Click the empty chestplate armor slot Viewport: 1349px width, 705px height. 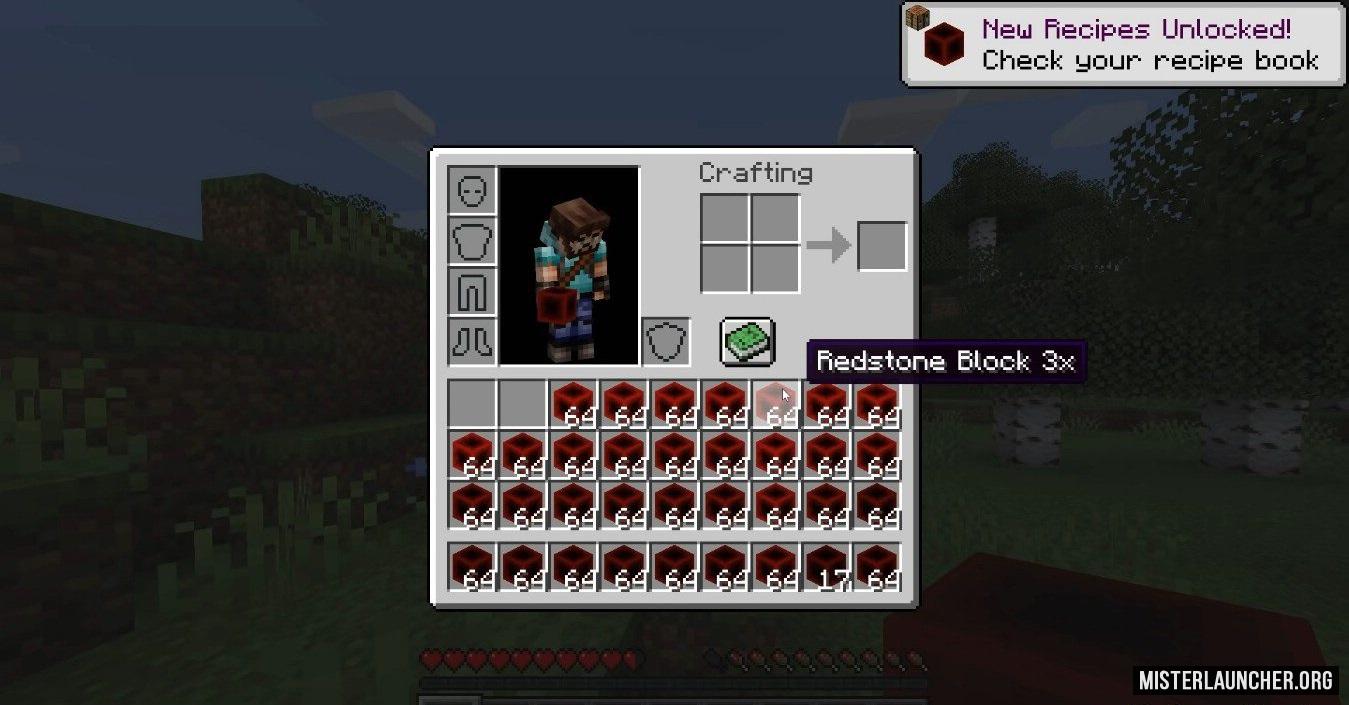(x=472, y=241)
